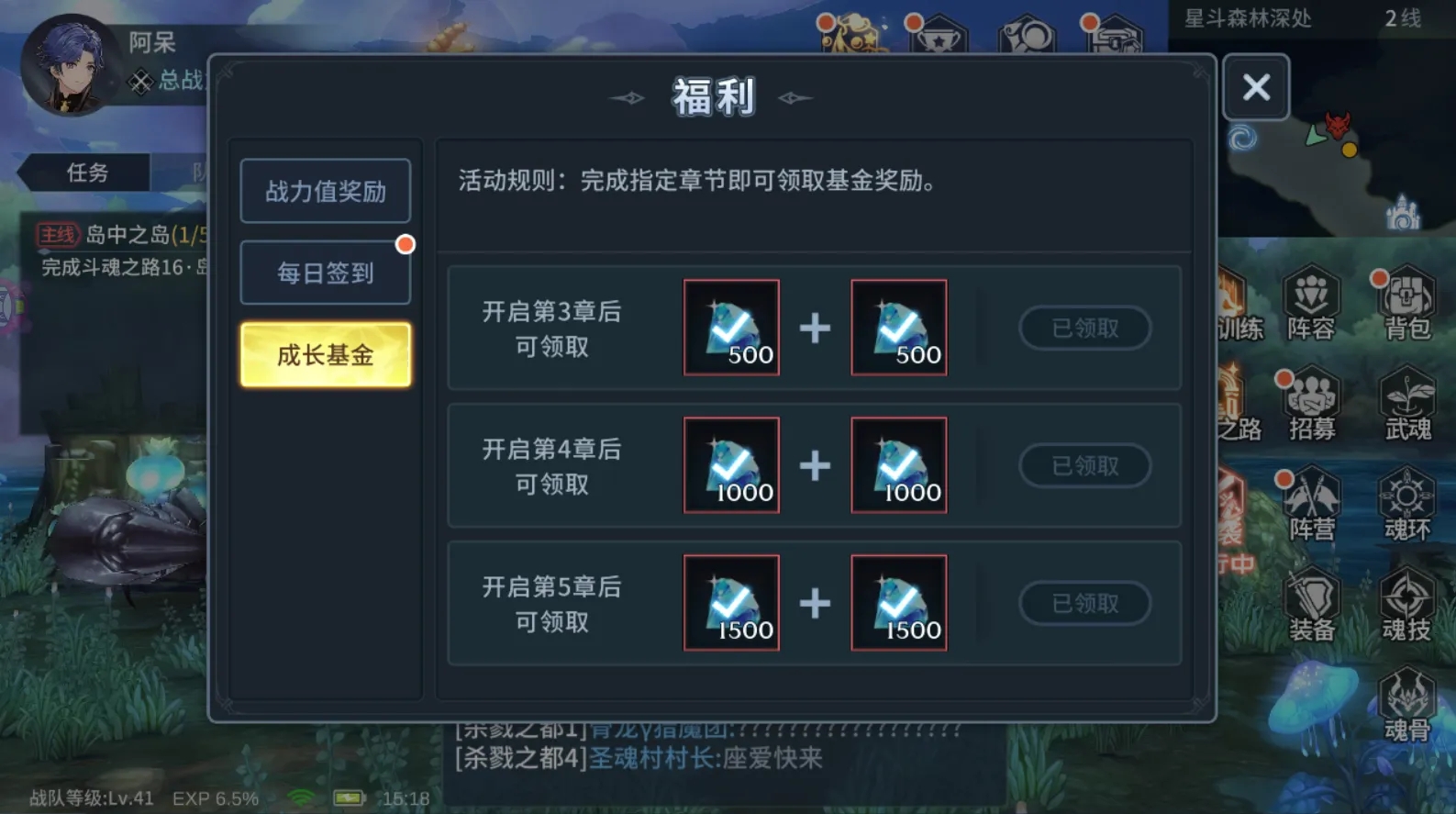This screenshot has width=1456, height=814.
Task: Click the 已领取 button for chapter 3
Action: click(x=1085, y=329)
